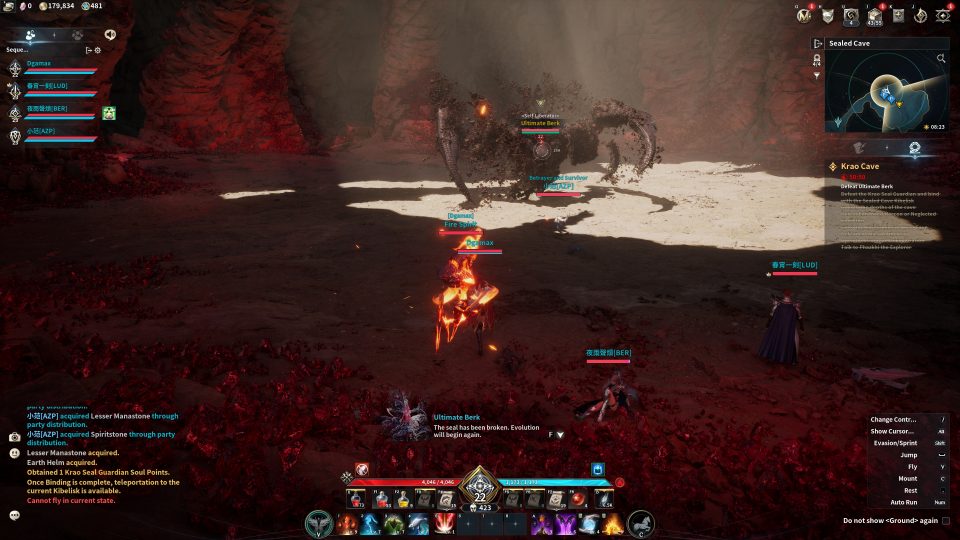This screenshot has width=960, height=540.
Task: Click the eye-shaped icon in top-right menu
Action: [942, 15]
